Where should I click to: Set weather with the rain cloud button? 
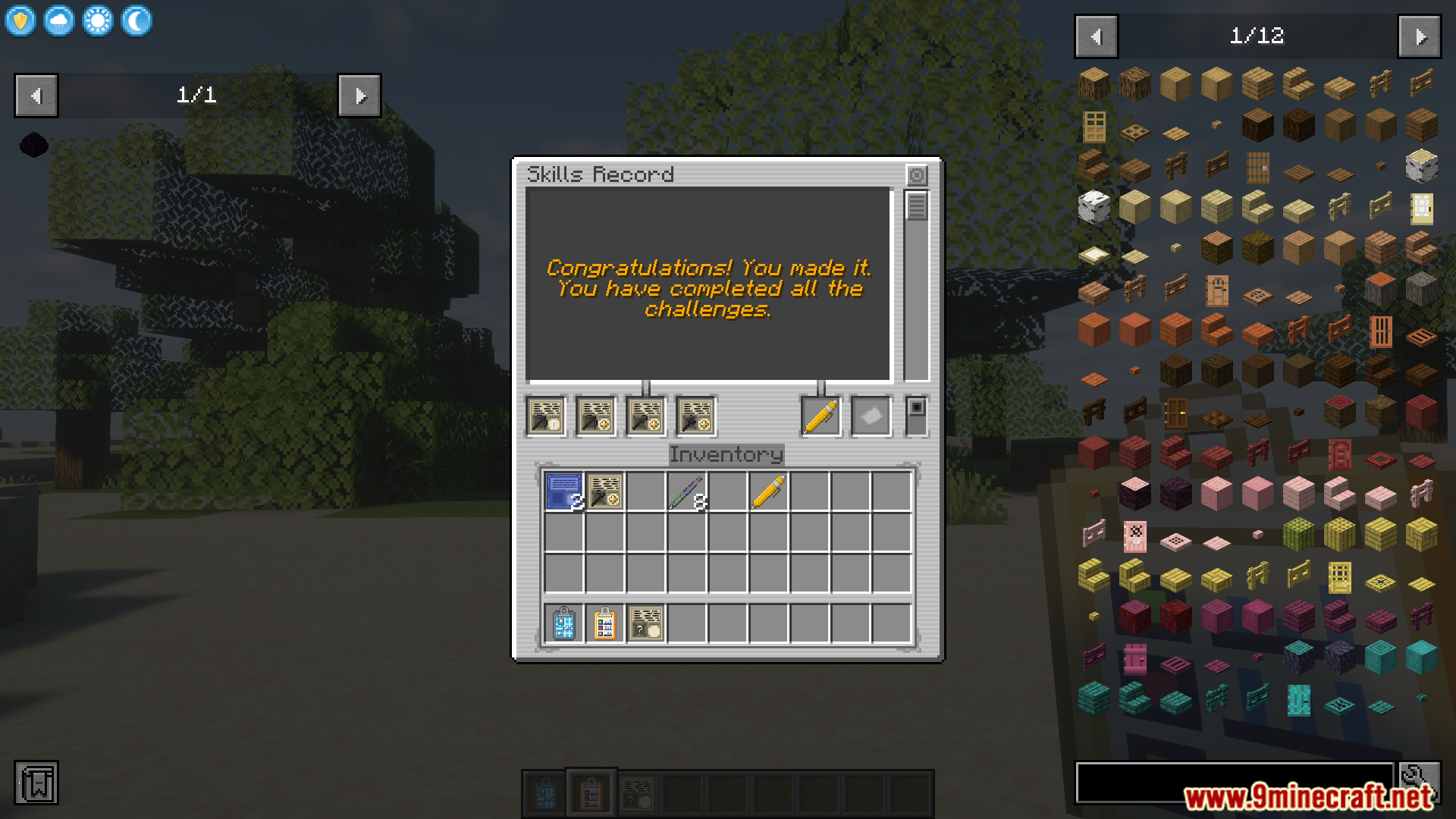click(x=59, y=20)
